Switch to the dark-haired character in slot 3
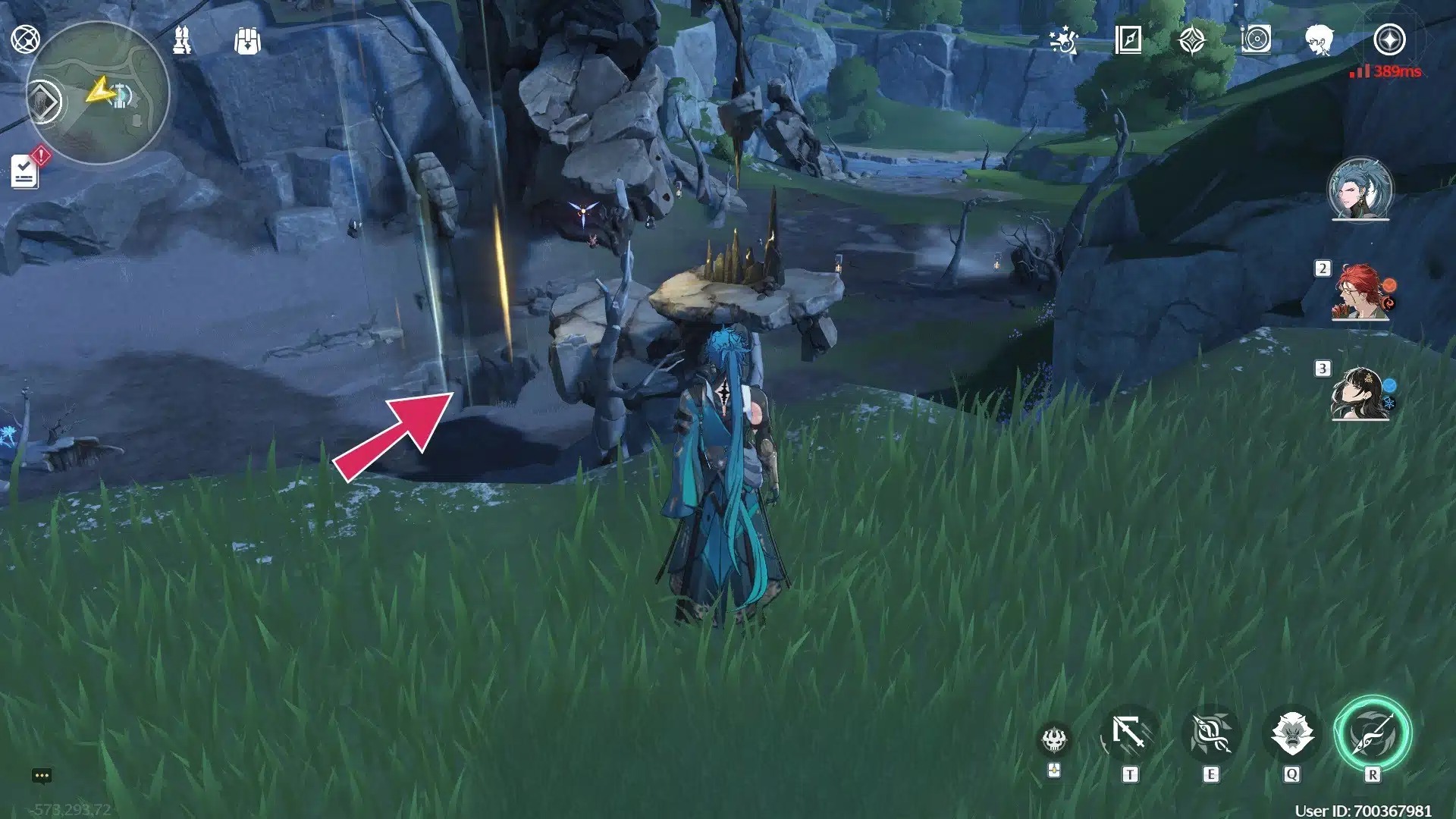Viewport: 1456px width, 819px height. click(1360, 394)
